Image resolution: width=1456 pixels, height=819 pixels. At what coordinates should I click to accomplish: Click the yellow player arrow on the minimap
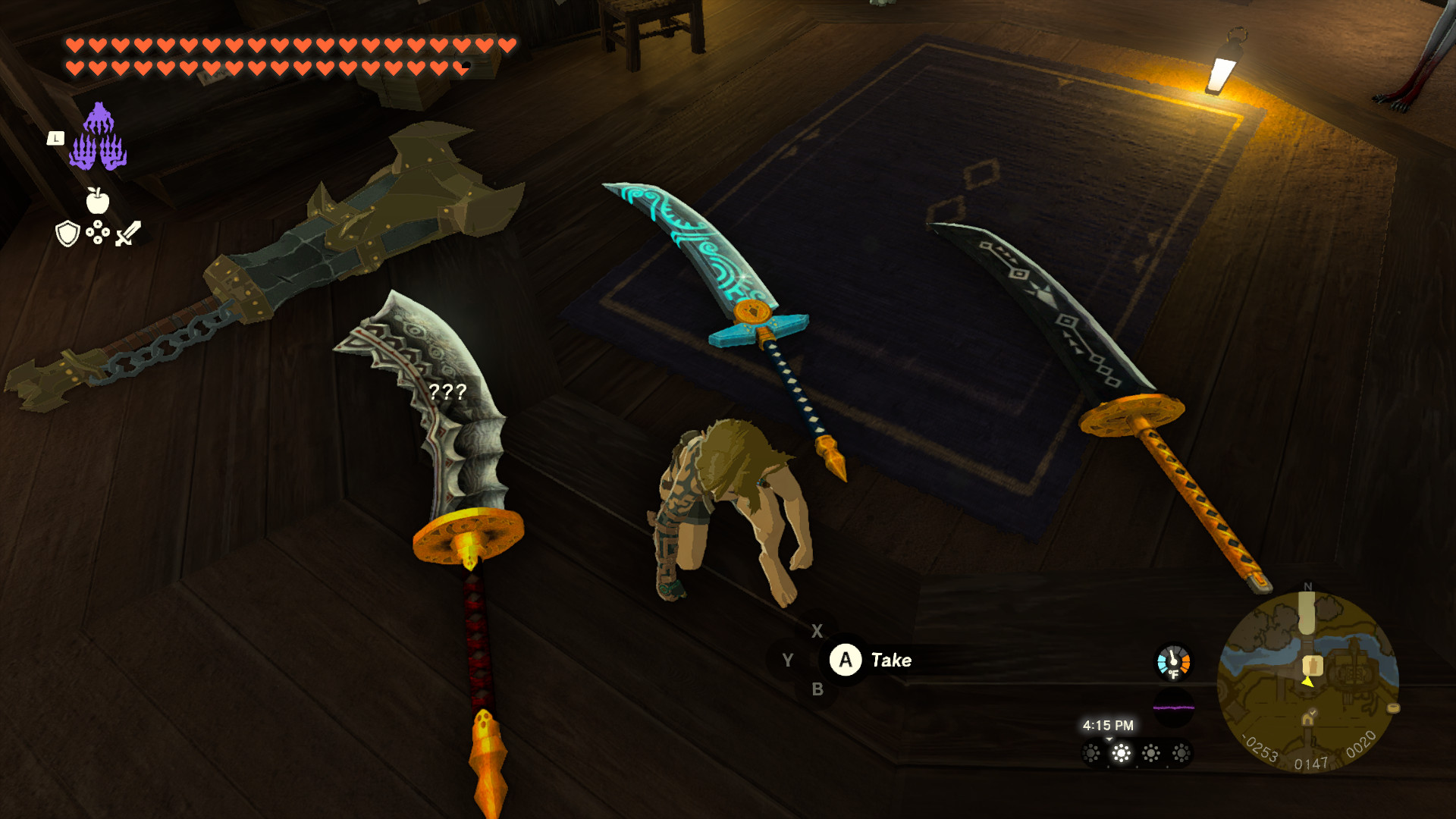[x=1308, y=682]
